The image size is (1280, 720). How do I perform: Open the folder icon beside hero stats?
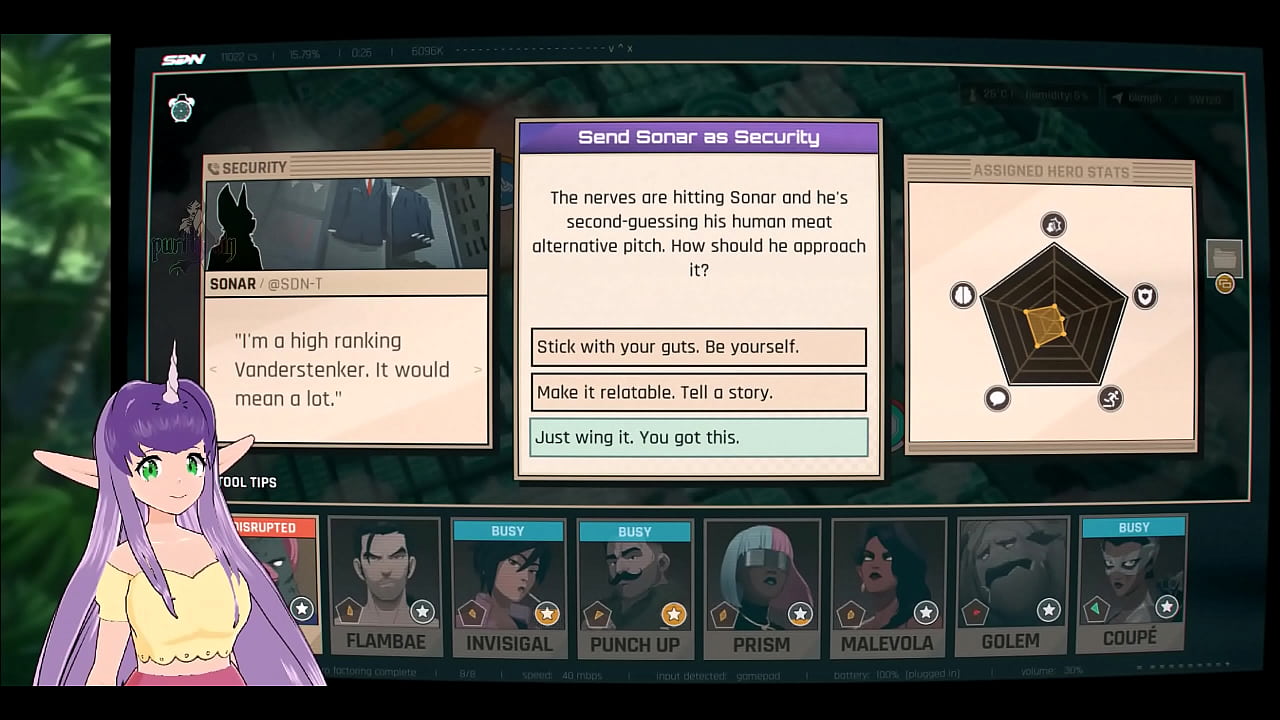click(1224, 258)
